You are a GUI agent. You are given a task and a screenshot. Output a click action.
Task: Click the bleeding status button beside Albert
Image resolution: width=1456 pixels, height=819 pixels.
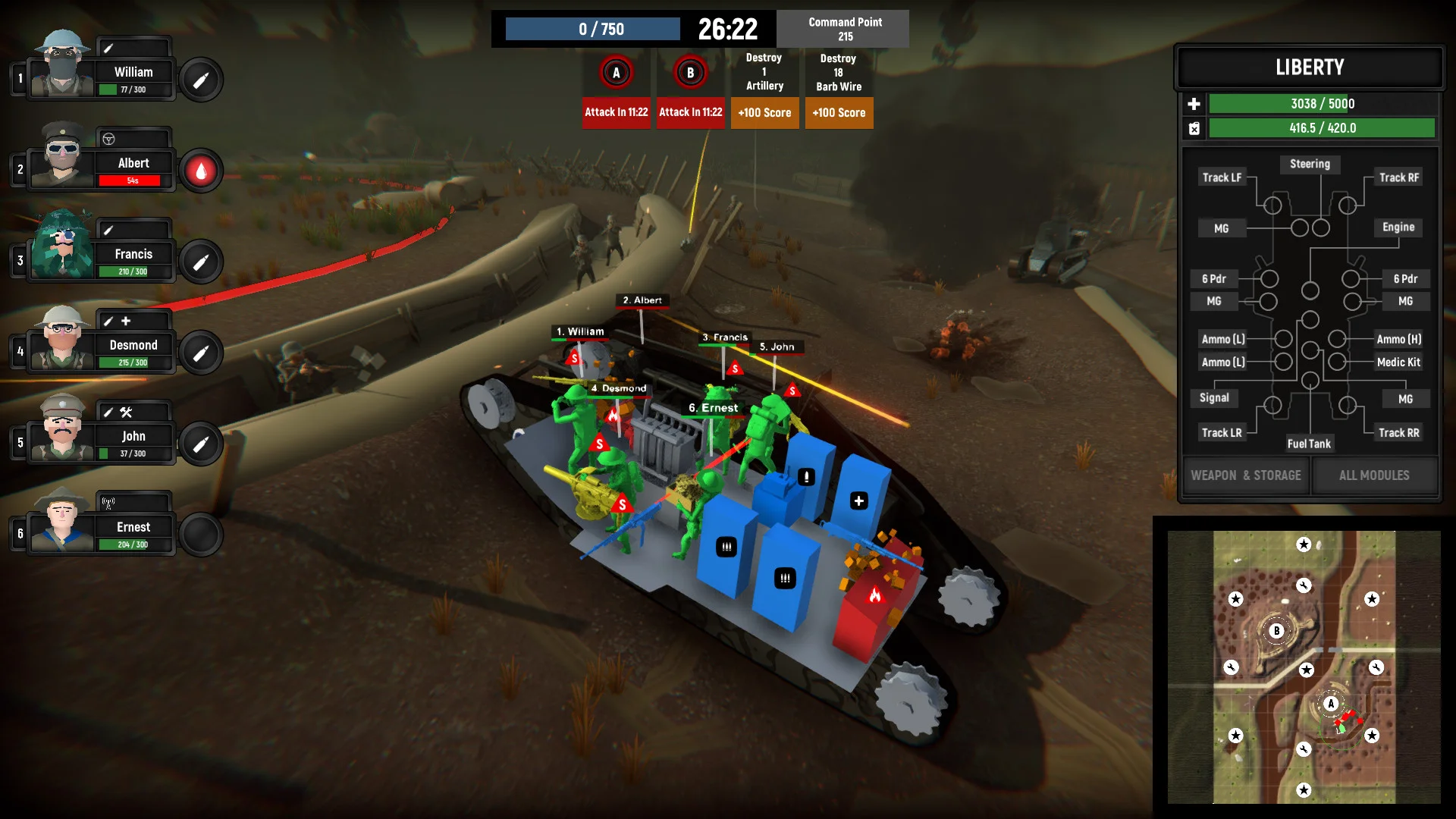201,171
